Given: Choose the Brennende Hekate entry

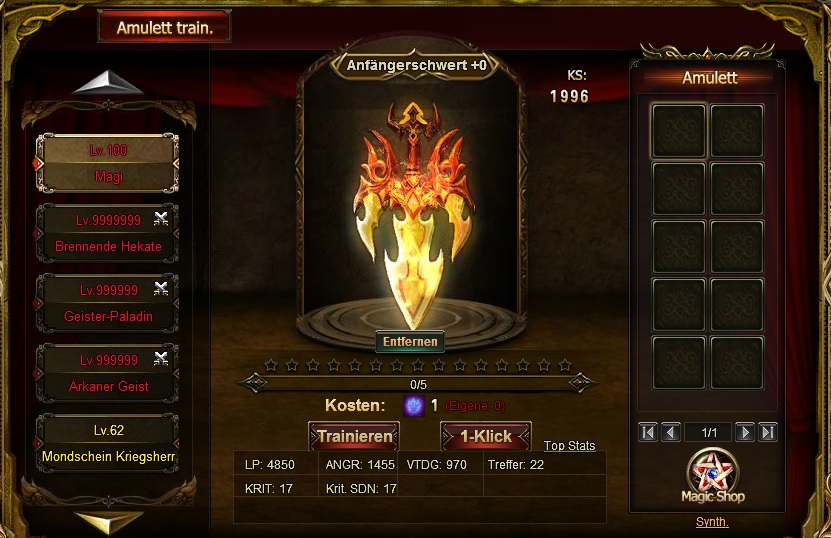Looking at the screenshot, I should click(107, 233).
